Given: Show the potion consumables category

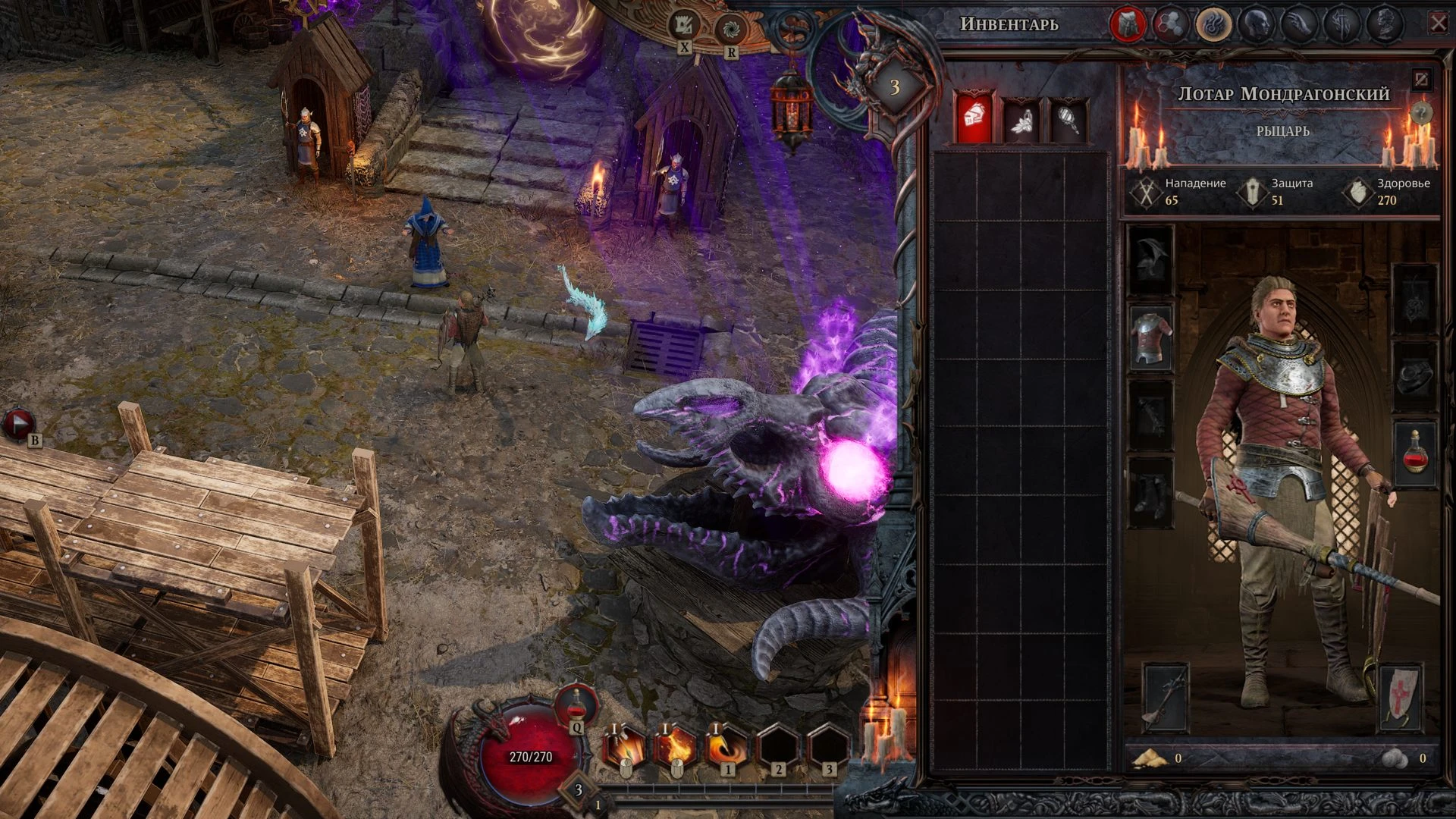Looking at the screenshot, I should click(1021, 121).
